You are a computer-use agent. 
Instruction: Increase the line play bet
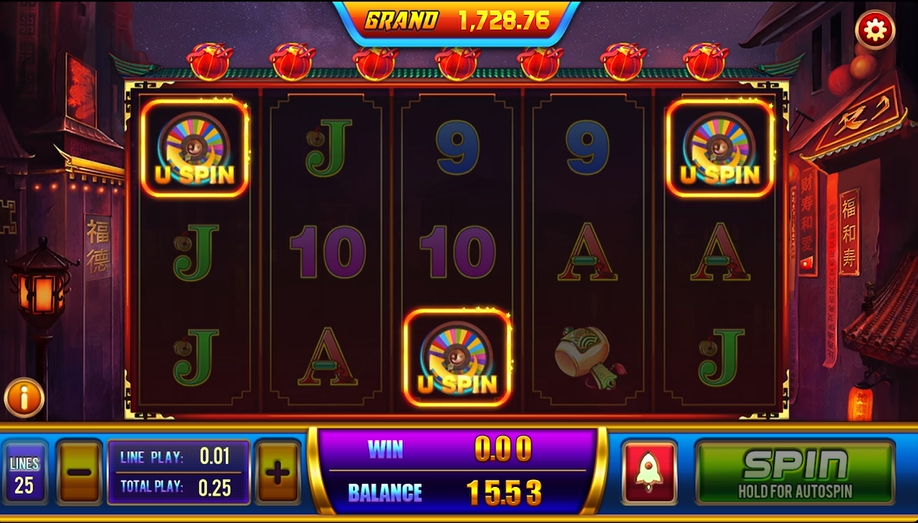tap(278, 472)
